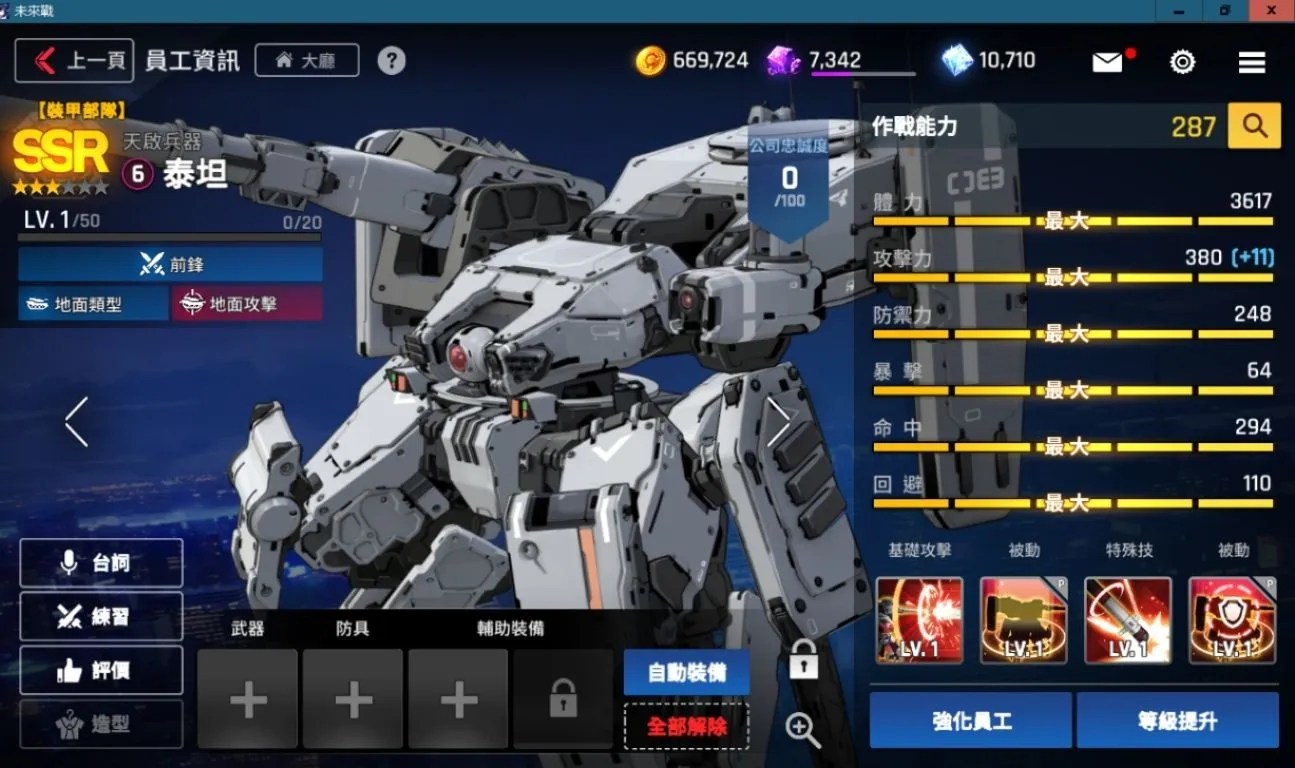Open the hamburger main menu
Viewport: 1295px width, 768px height.
(1252, 62)
